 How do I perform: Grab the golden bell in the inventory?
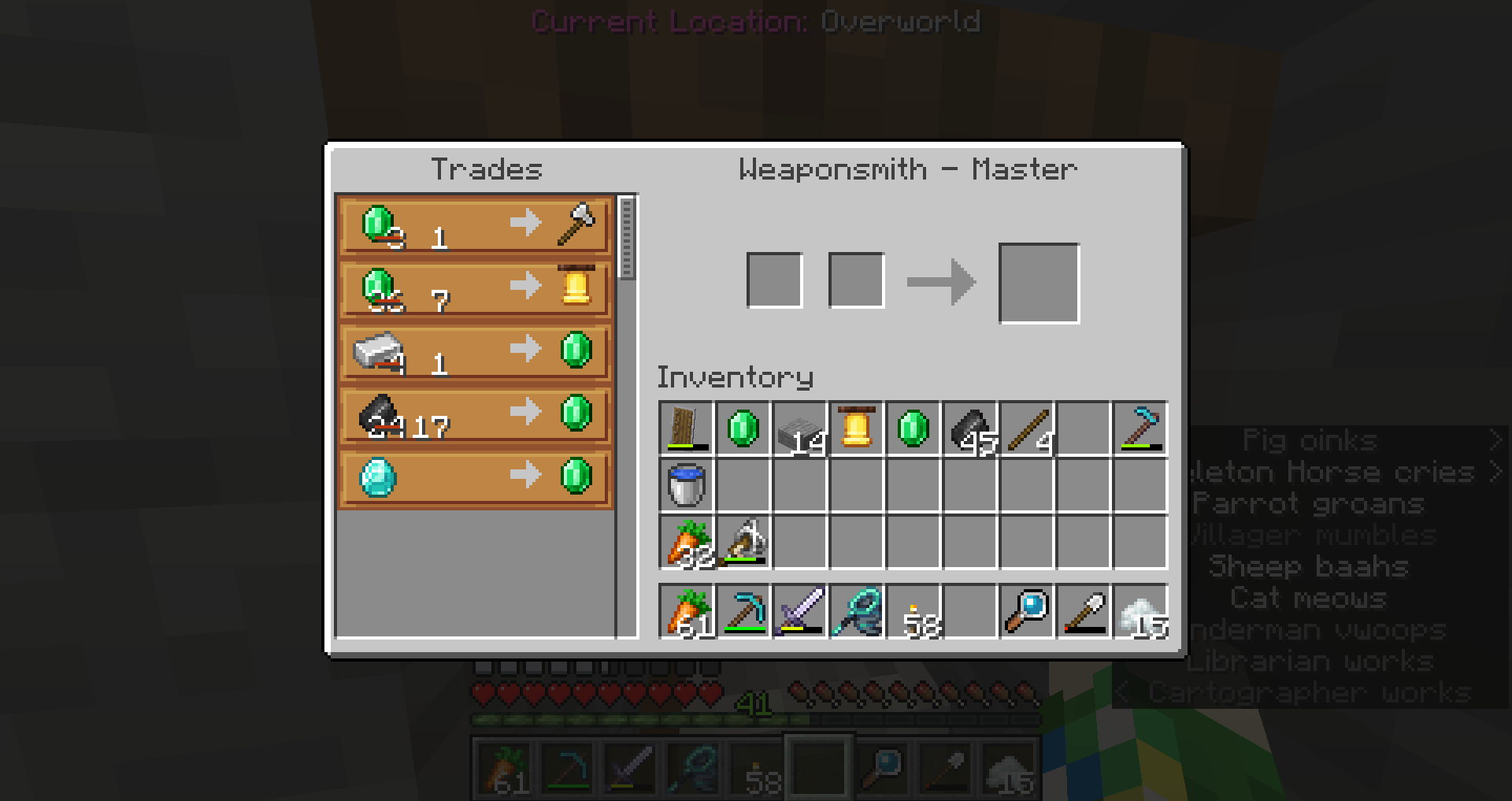click(x=857, y=429)
